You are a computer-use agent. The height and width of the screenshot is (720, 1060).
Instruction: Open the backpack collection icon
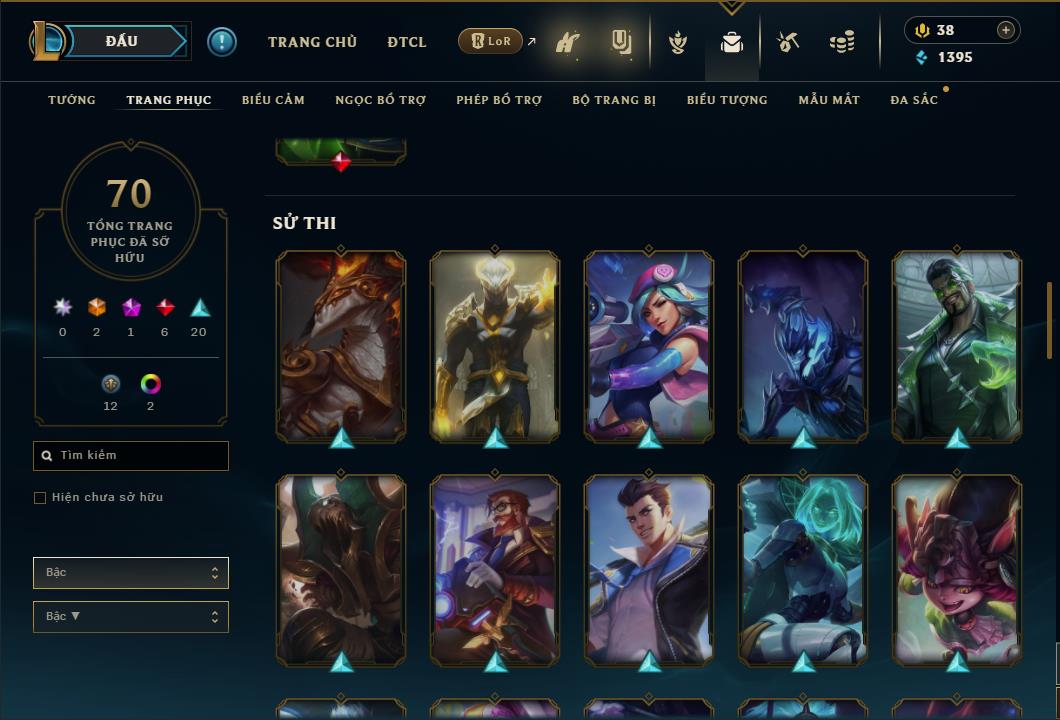732,42
